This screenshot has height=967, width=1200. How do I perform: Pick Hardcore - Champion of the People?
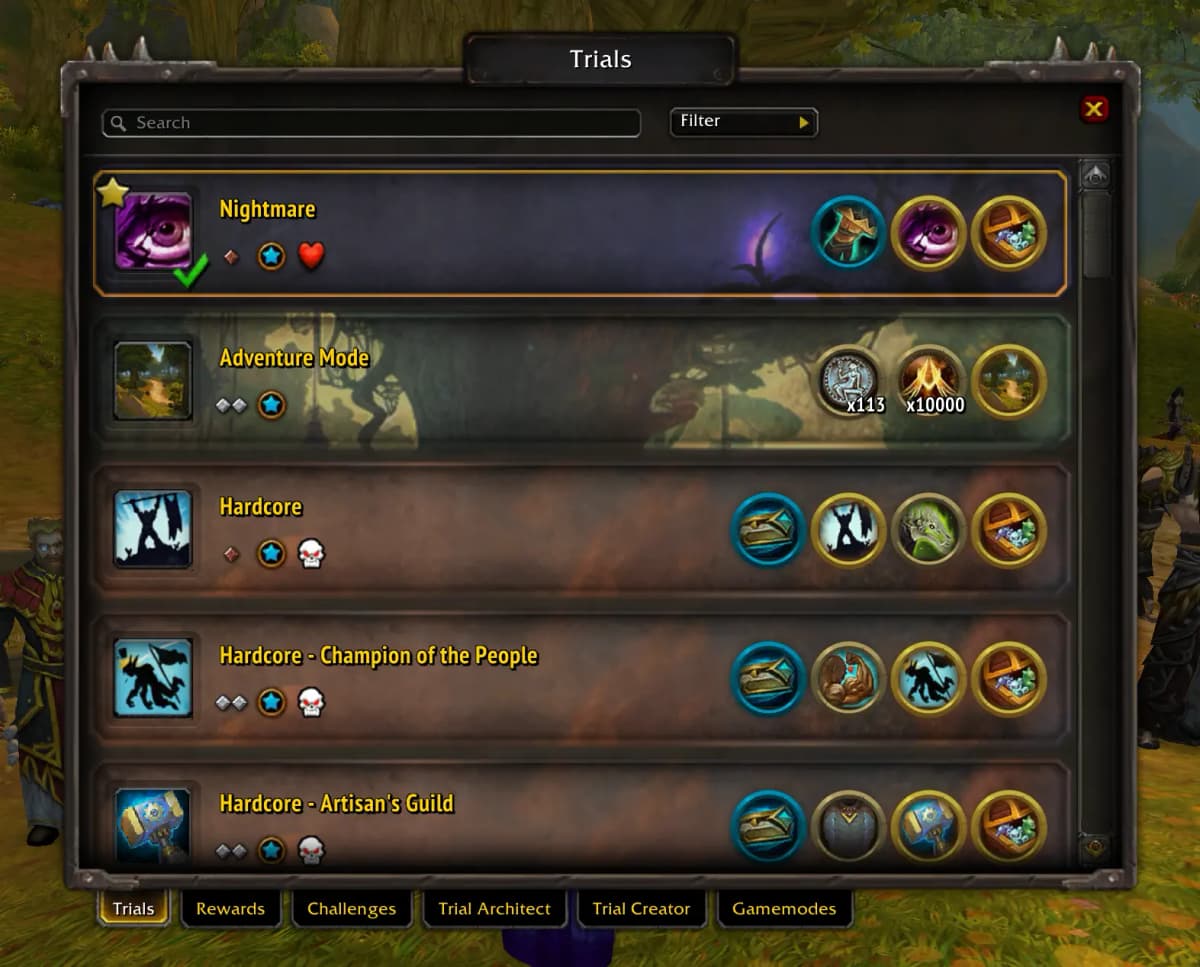coord(500,678)
